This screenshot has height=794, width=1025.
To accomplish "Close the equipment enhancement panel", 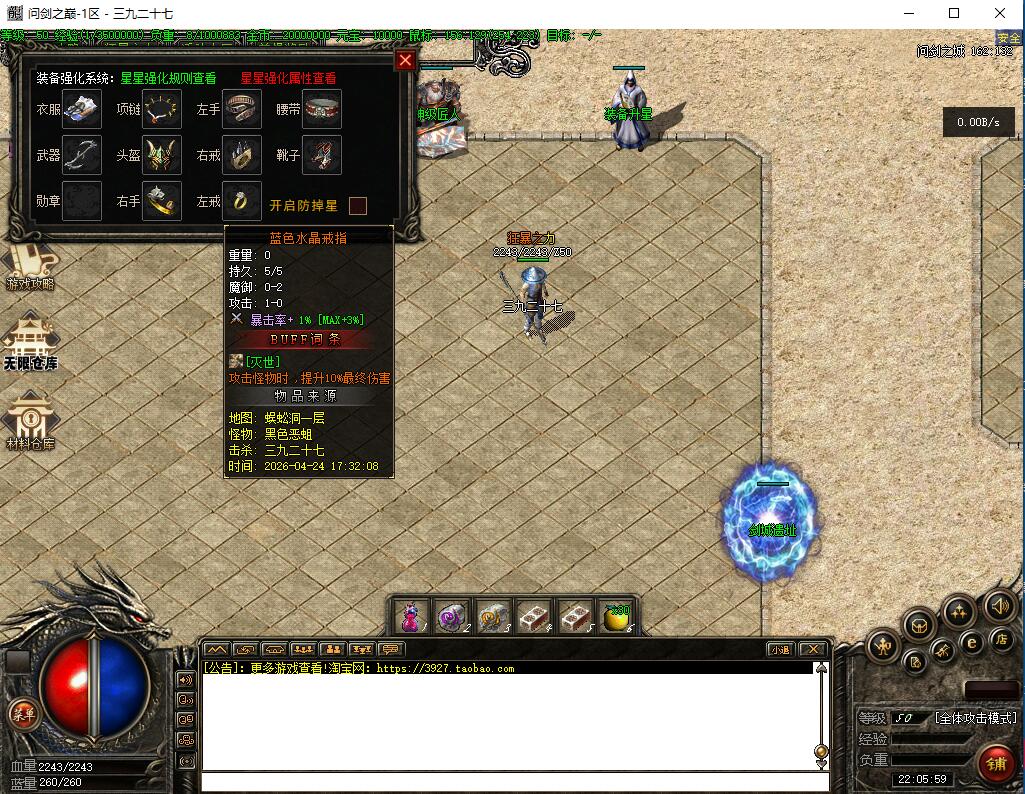I will click(405, 61).
